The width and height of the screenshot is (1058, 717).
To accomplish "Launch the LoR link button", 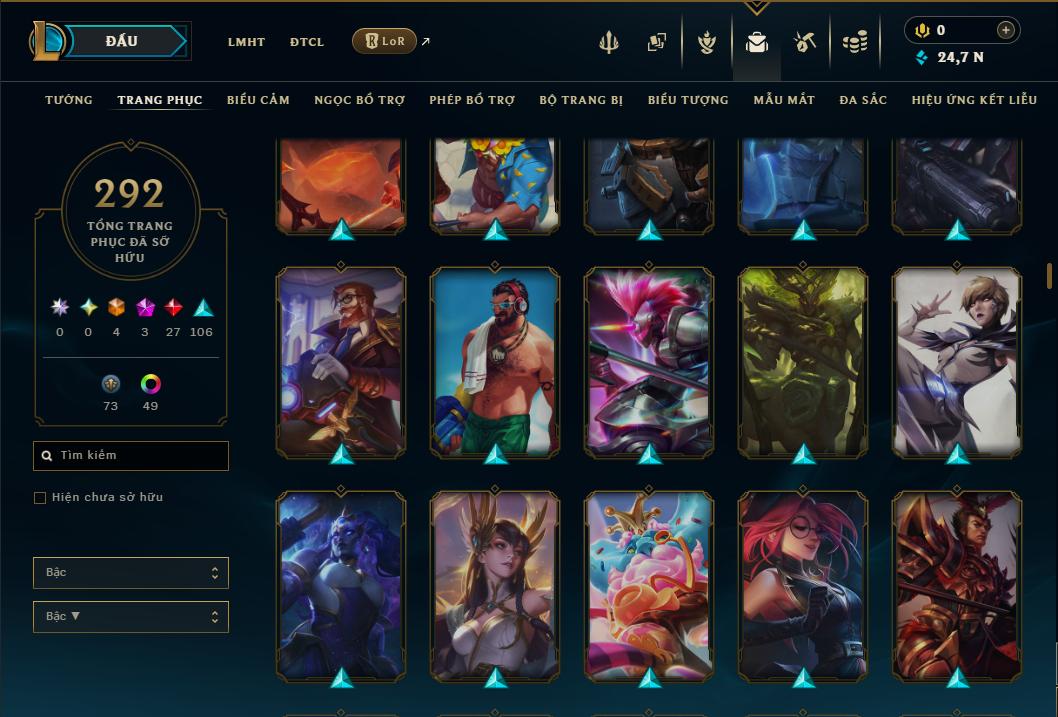I will pos(384,41).
